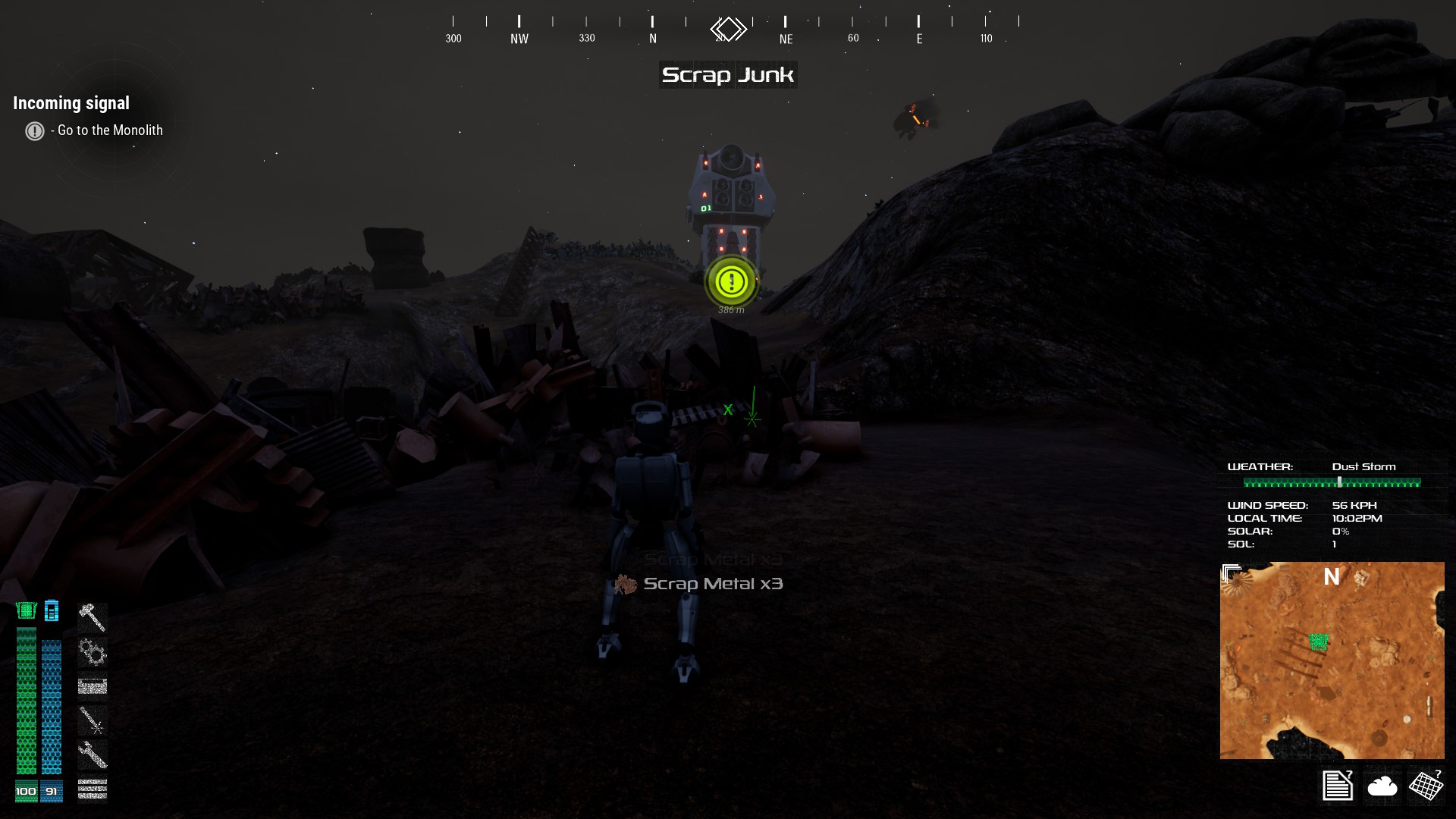Open the gears crafting icon
The width and height of the screenshot is (1456, 819).
(x=93, y=651)
